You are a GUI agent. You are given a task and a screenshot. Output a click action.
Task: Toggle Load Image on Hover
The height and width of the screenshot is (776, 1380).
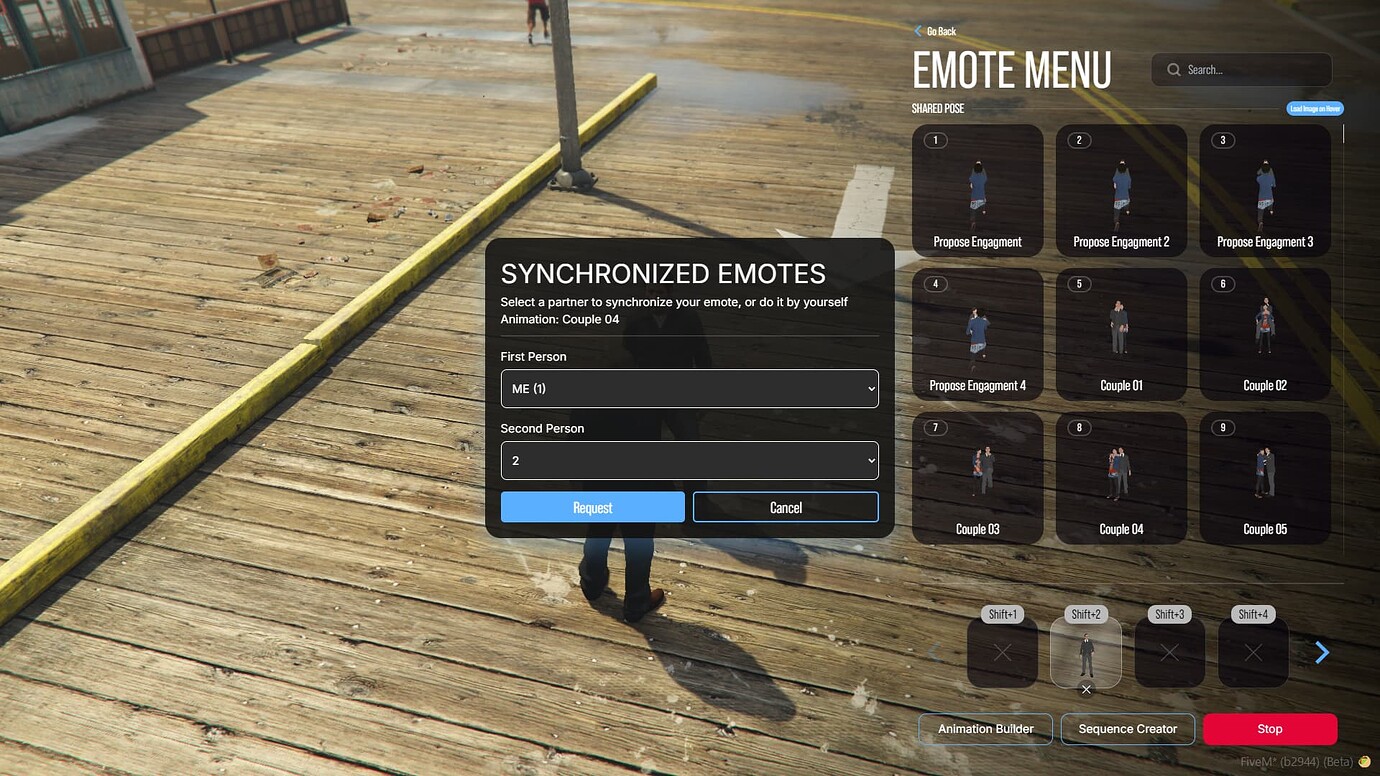1314,108
